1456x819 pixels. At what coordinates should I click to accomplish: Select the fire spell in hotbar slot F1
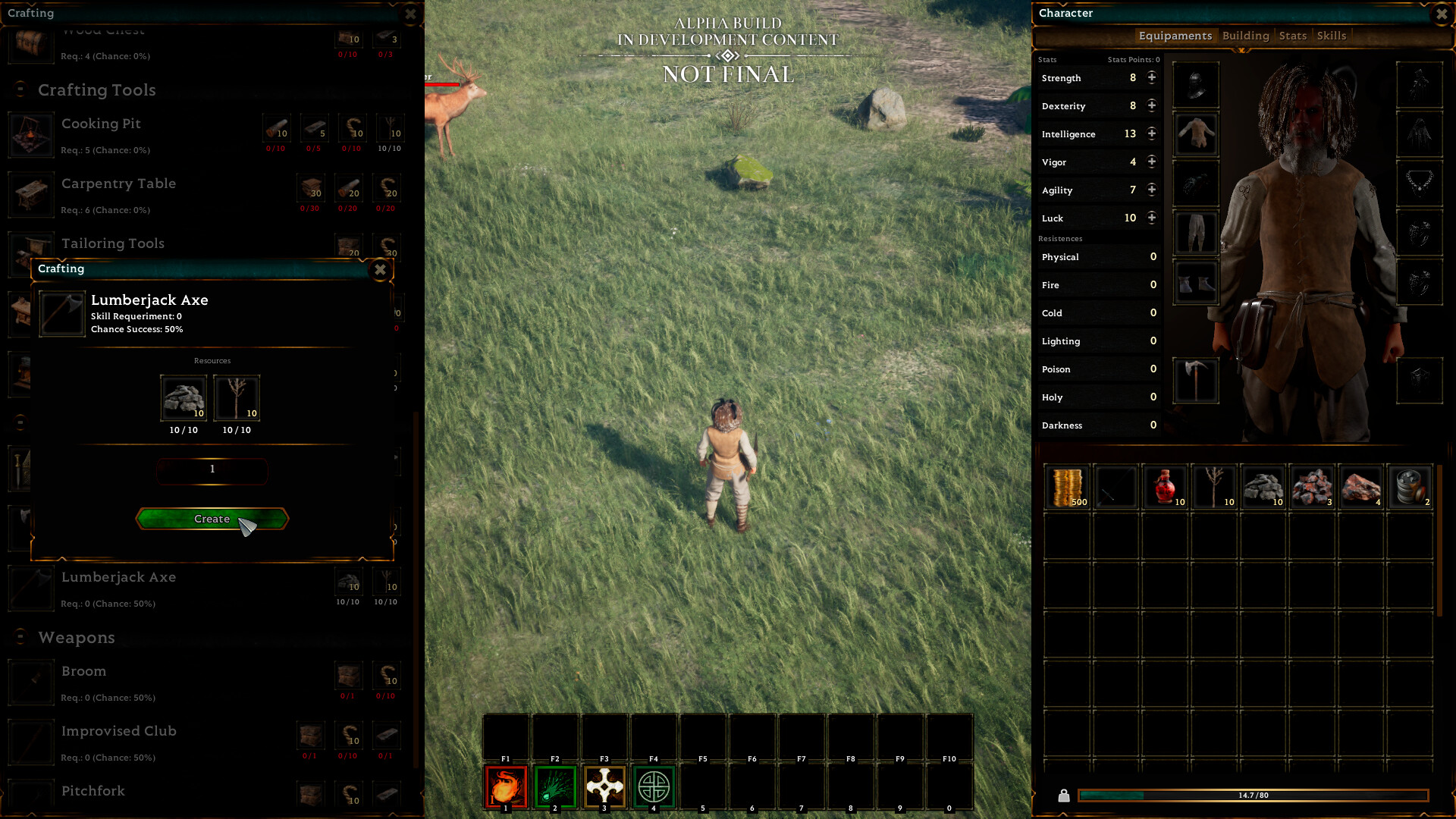(x=505, y=787)
